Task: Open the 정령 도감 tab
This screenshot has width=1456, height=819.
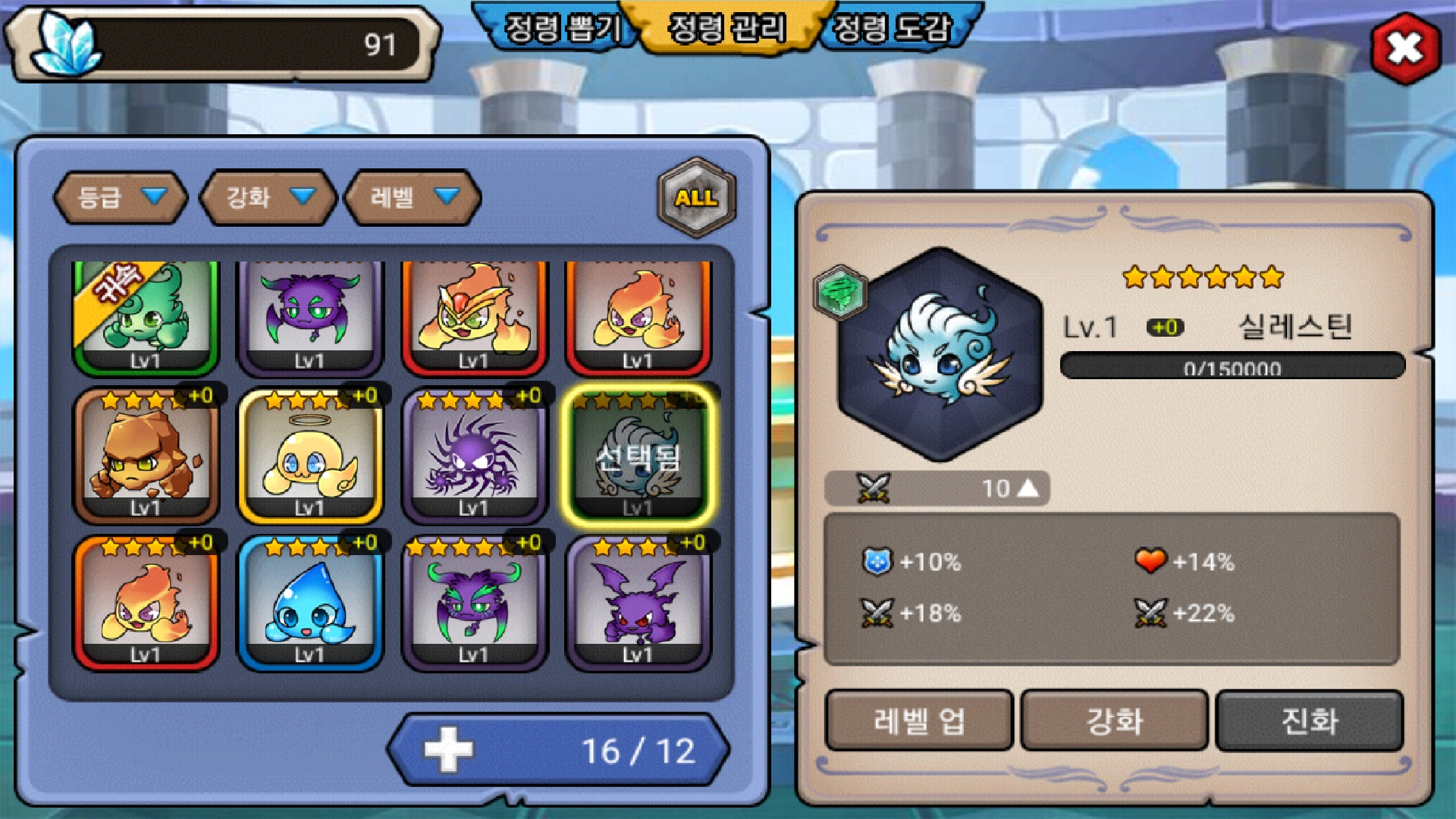Action: pos(892,29)
